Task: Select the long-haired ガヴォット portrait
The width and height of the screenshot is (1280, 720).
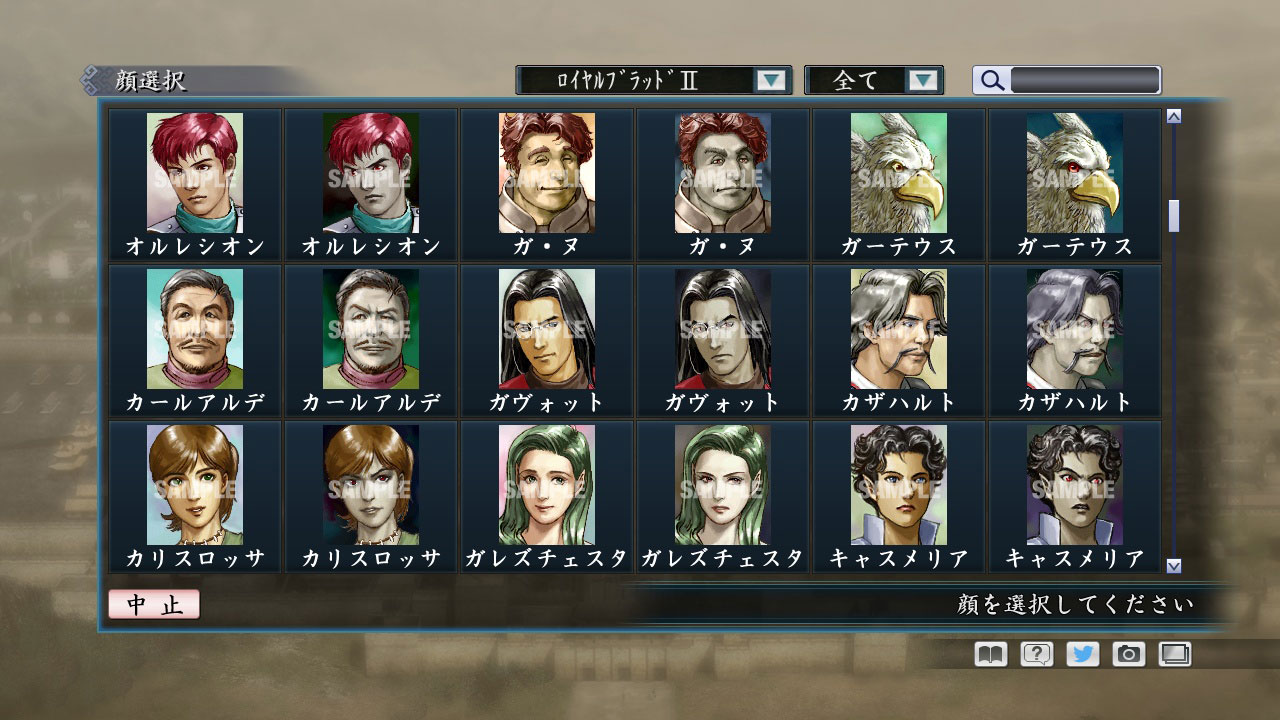Action: (545, 328)
